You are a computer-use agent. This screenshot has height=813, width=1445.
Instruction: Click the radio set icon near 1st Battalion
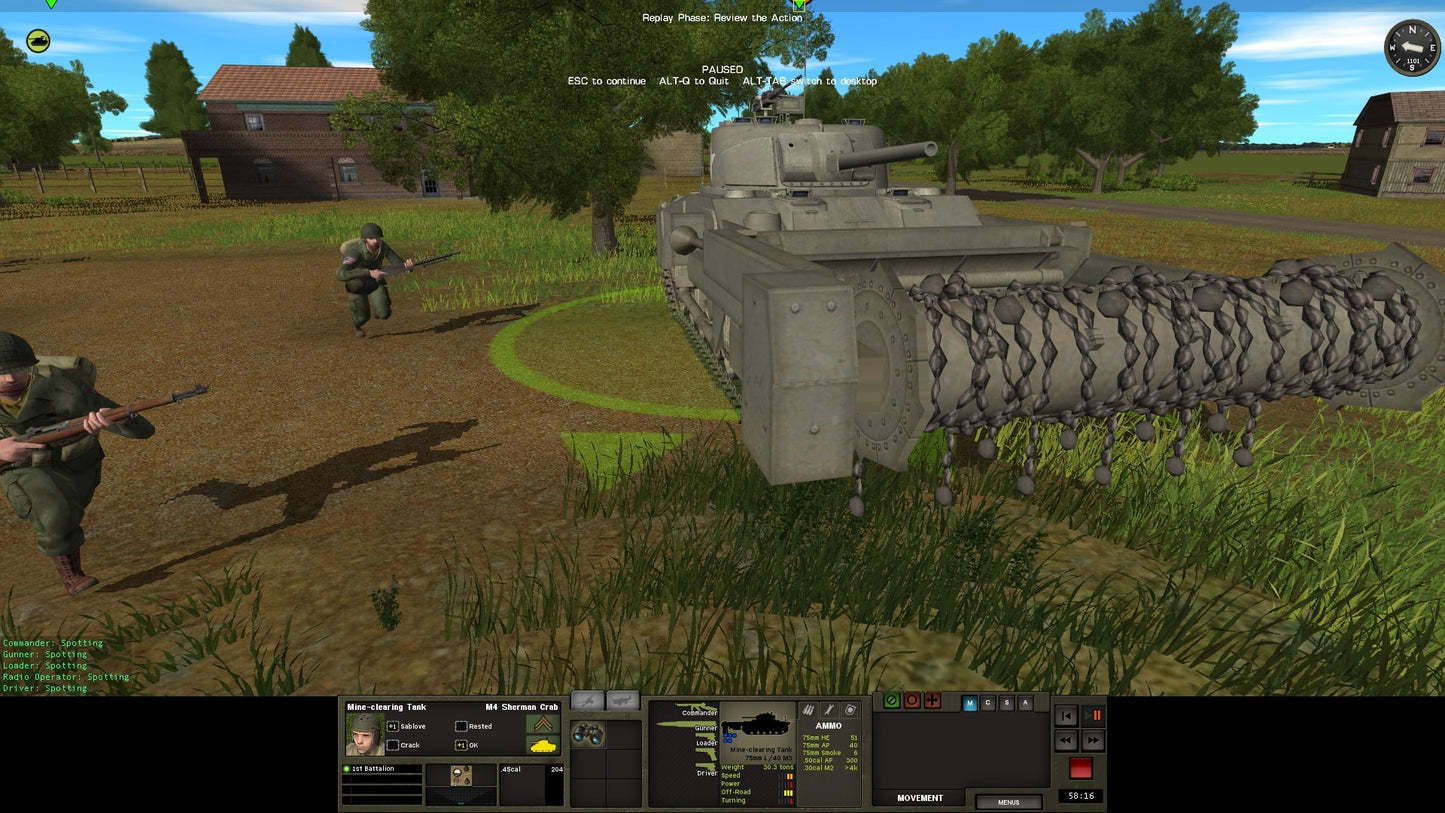coord(461,776)
